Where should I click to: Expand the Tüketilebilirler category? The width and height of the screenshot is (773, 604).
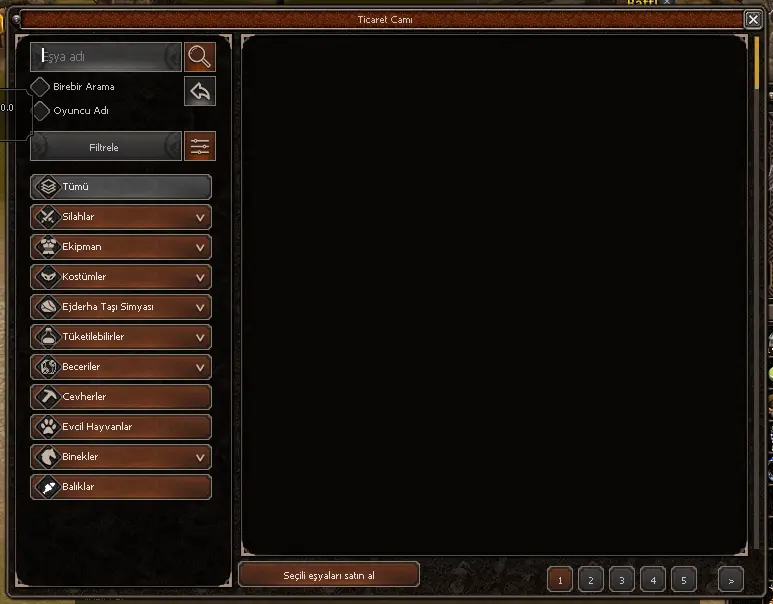(121, 337)
